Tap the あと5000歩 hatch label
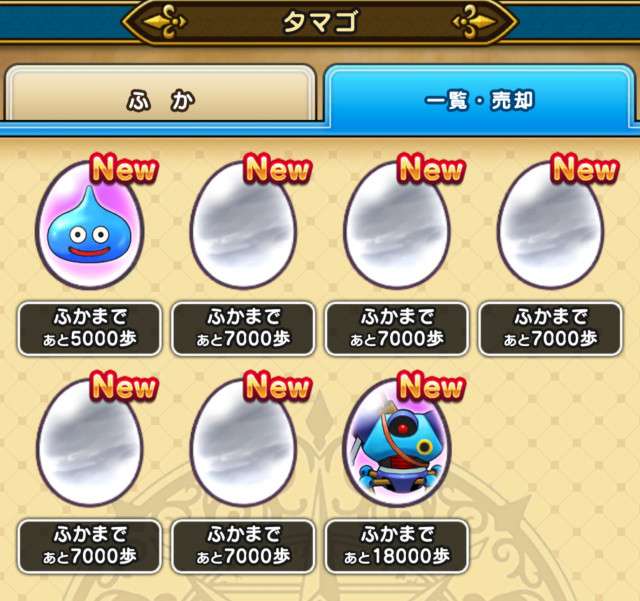The image size is (640, 601). (89, 328)
